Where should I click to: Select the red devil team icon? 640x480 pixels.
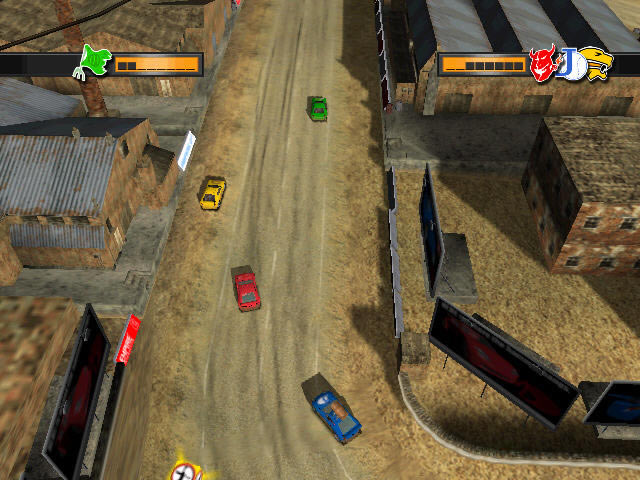(x=543, y=63)
